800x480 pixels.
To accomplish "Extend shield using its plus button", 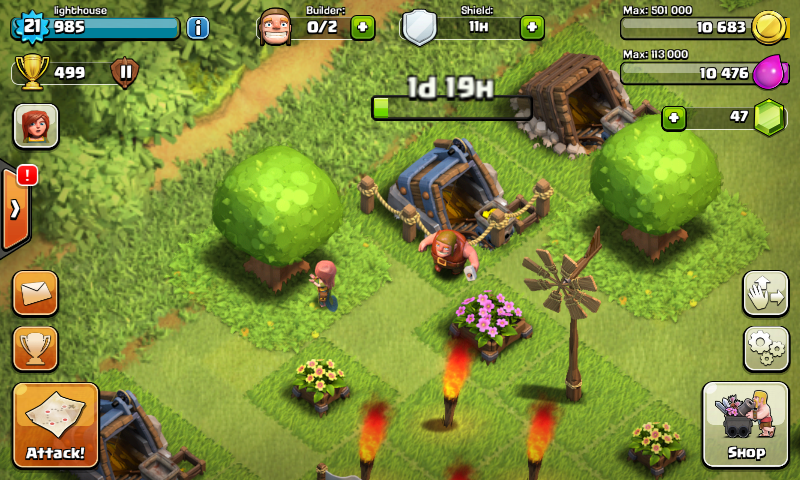I will coord(532,27).
